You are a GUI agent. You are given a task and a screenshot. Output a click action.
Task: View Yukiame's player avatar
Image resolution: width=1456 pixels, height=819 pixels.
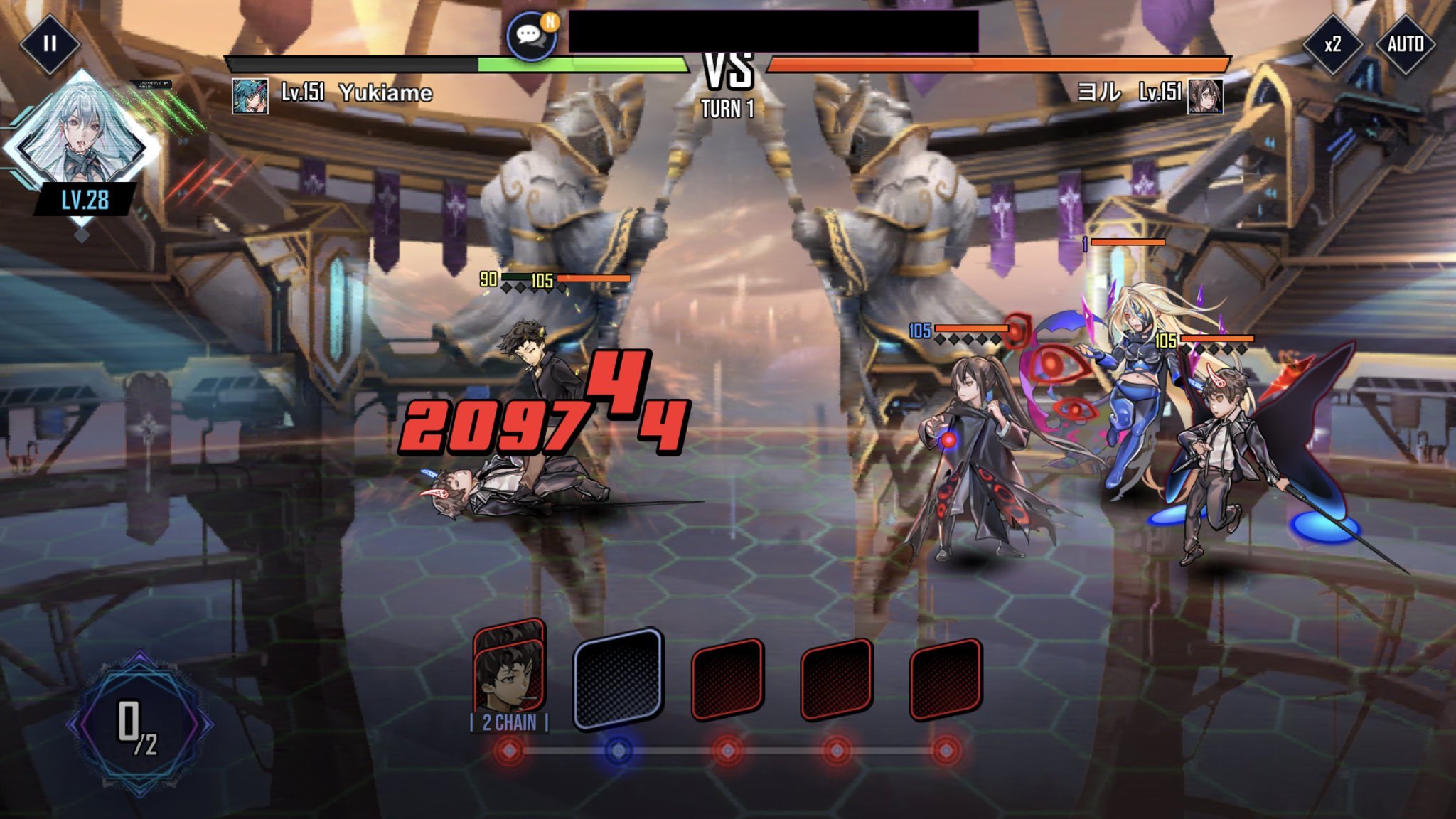click(x=250, y=96)
